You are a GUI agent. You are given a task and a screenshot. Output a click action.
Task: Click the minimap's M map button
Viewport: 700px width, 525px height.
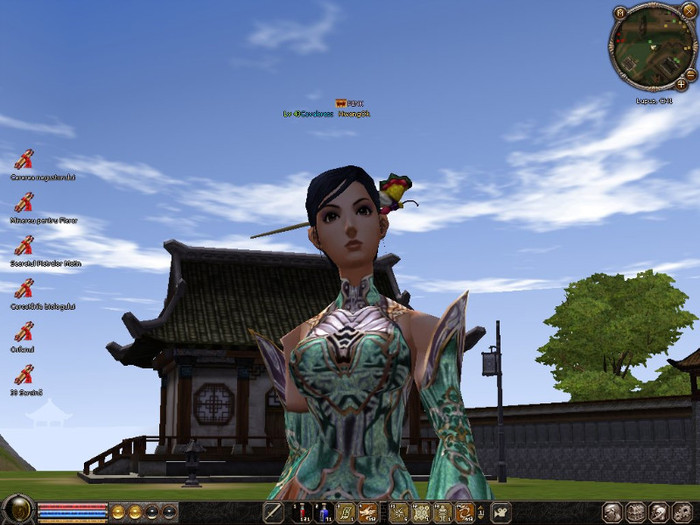coord(620,12)
